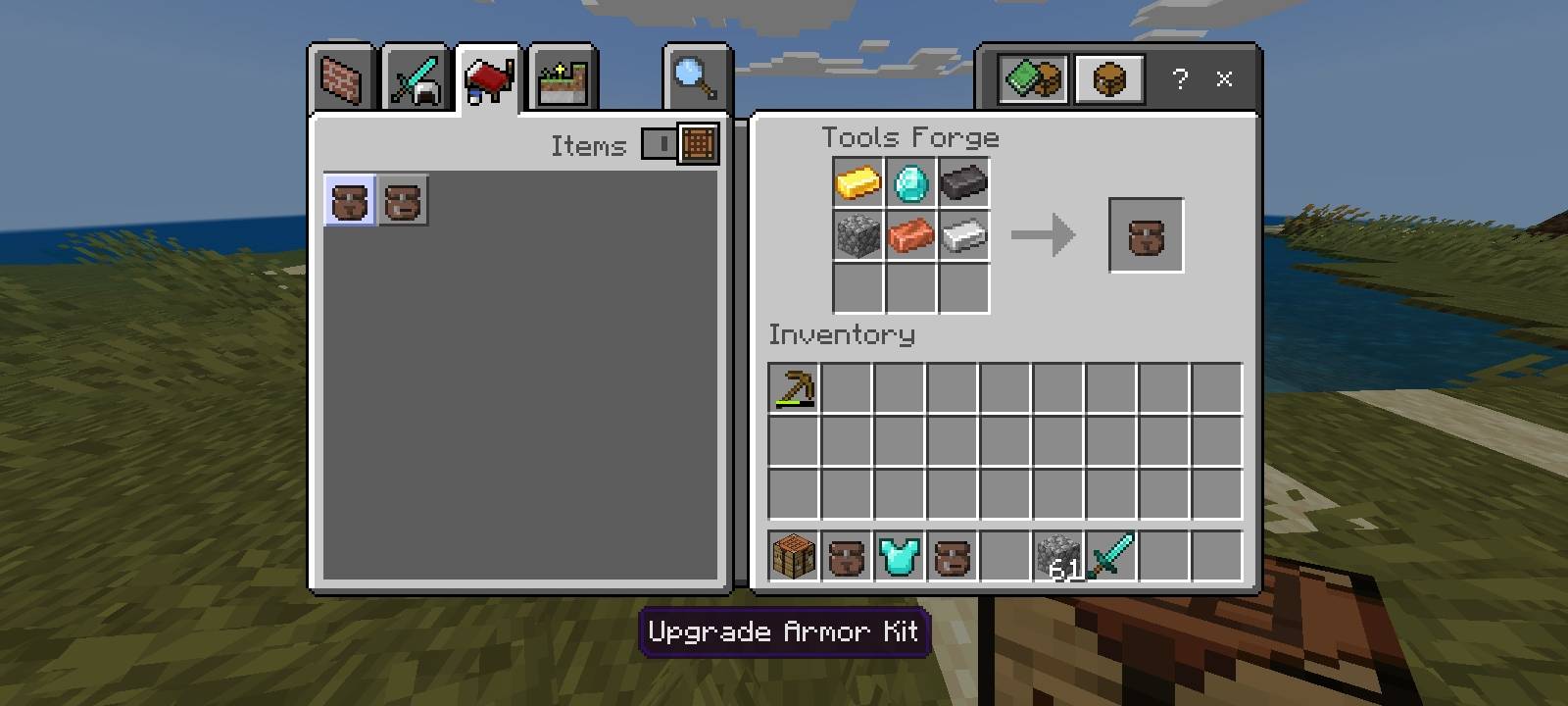Switch to the Construction brick tab
This screenshot has width=1568, height=706.
[x=342, y=79]
